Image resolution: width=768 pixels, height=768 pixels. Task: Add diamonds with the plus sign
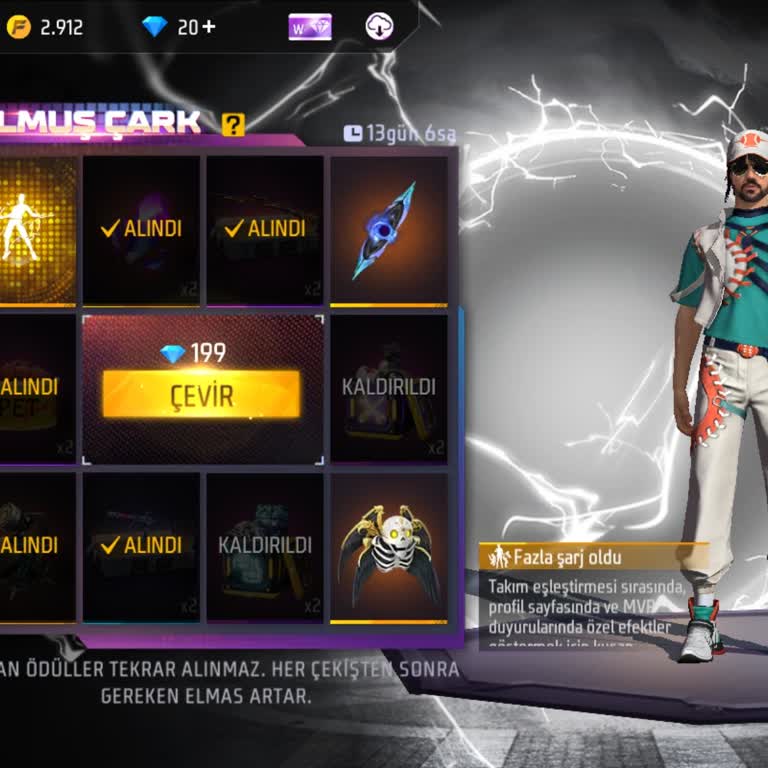pyautogui.click(x=208, y=27)
